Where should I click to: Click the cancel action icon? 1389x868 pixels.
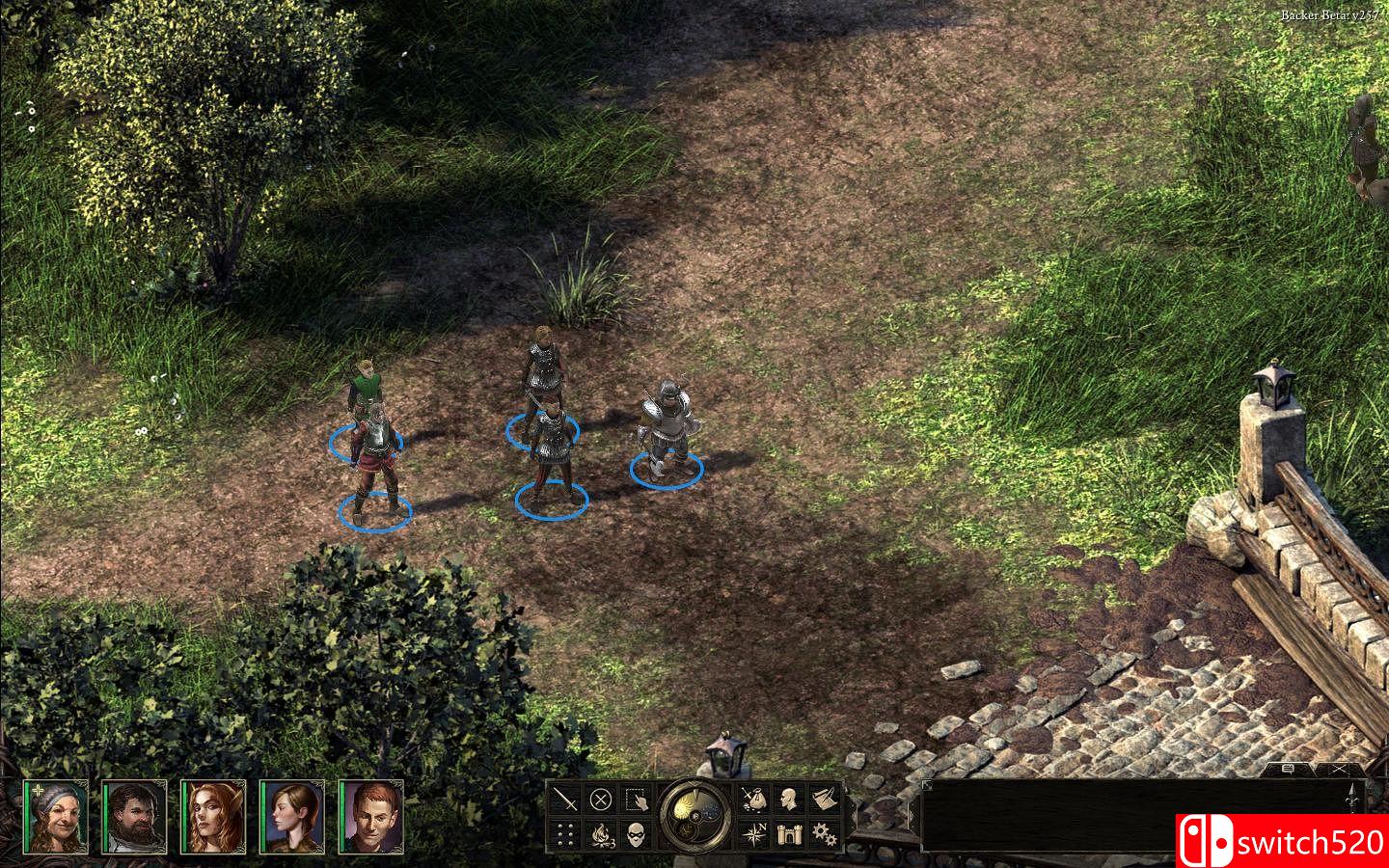tap(603, 800)
